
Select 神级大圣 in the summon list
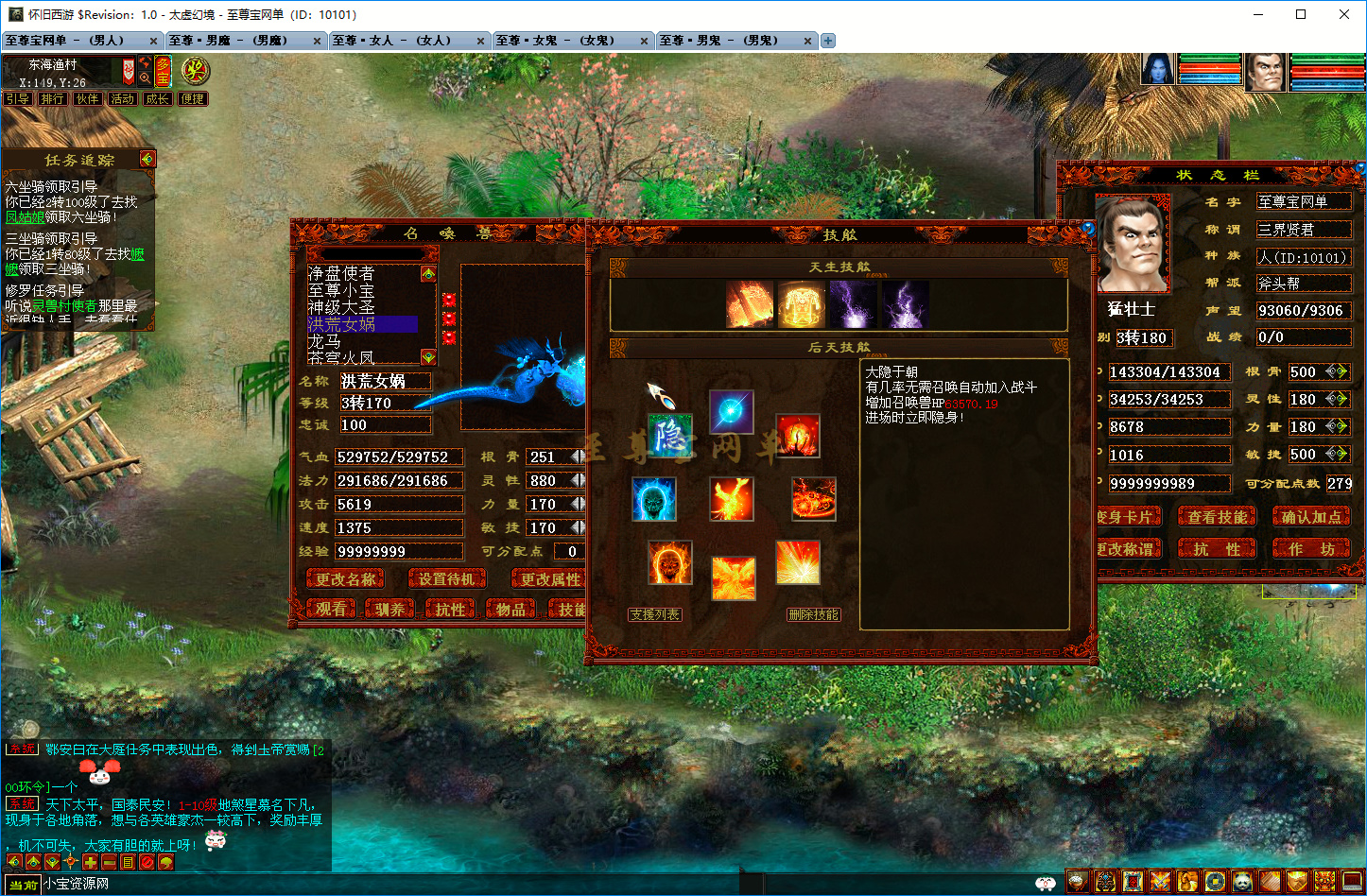pyautogui.click(x=341, y=307)
